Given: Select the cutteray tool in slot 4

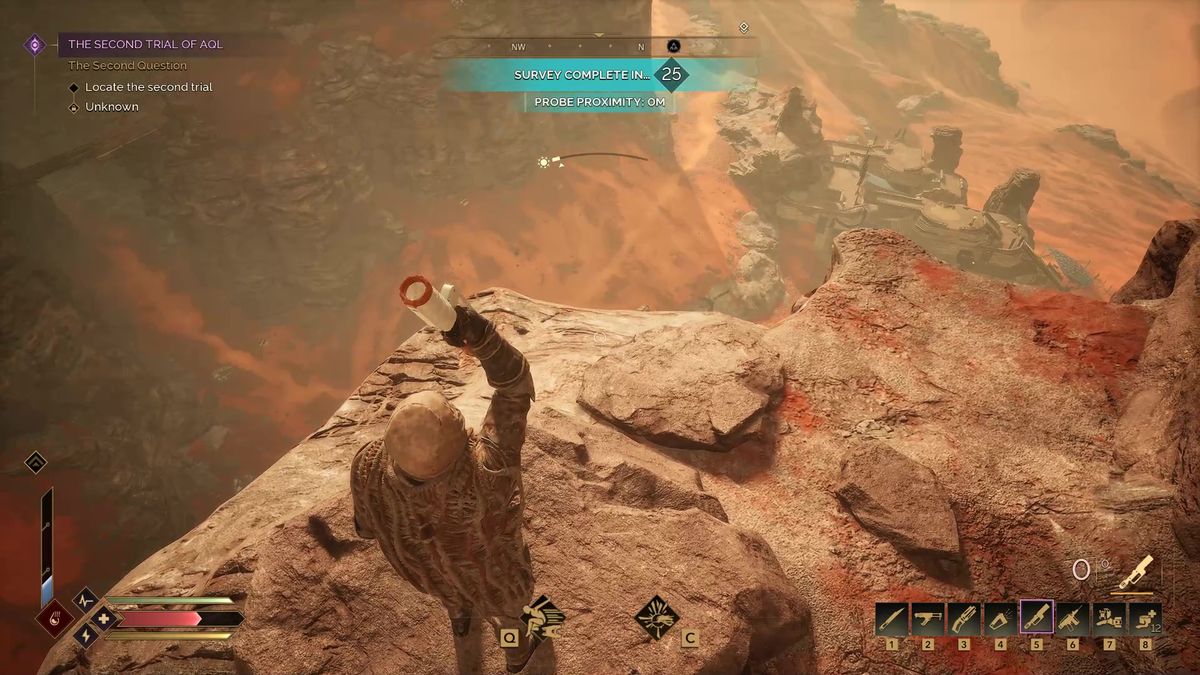Looking at the screenshot, I should 999,618.
